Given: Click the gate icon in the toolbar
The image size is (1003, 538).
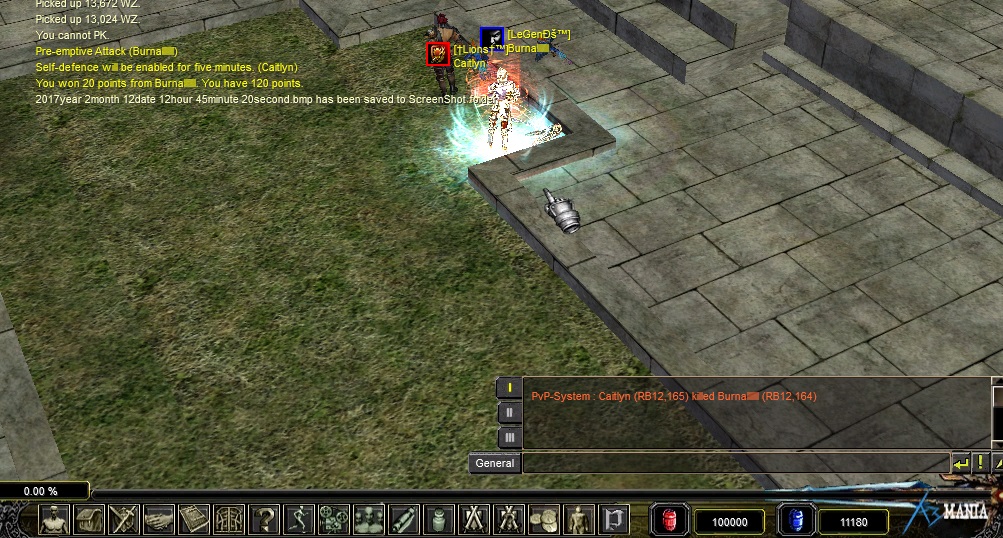Looking at the screenshot, I should pos(228,520).
